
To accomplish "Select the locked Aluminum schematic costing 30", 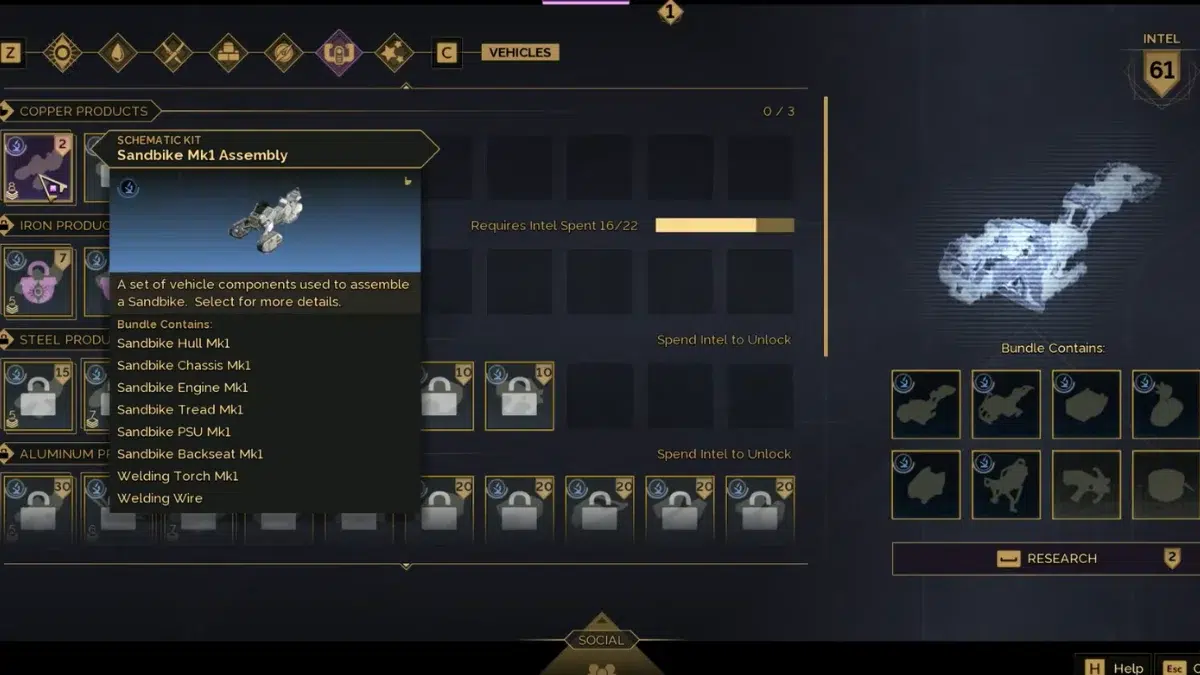I will (x=38, y=506).
